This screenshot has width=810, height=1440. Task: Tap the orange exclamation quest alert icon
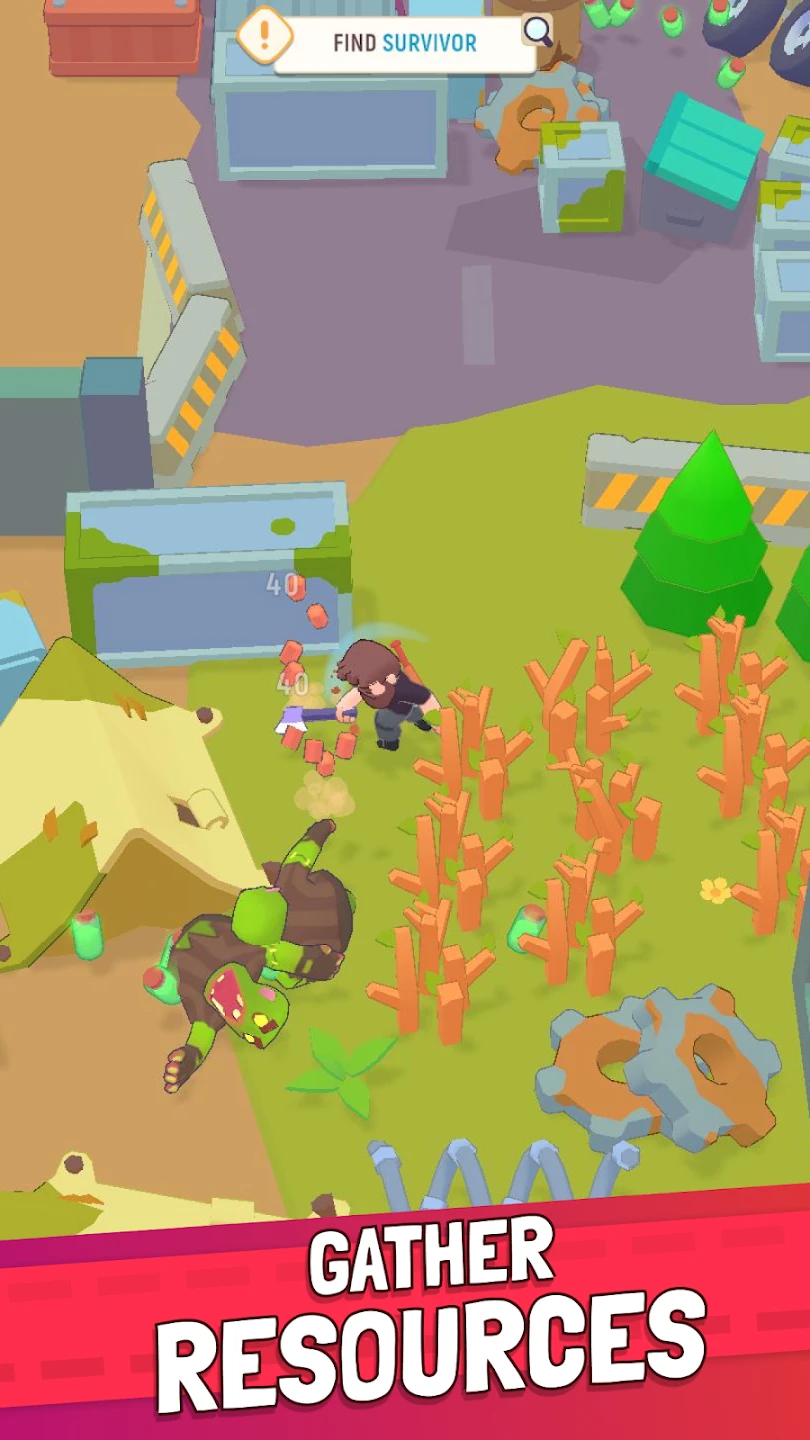[x=264, y=37]
